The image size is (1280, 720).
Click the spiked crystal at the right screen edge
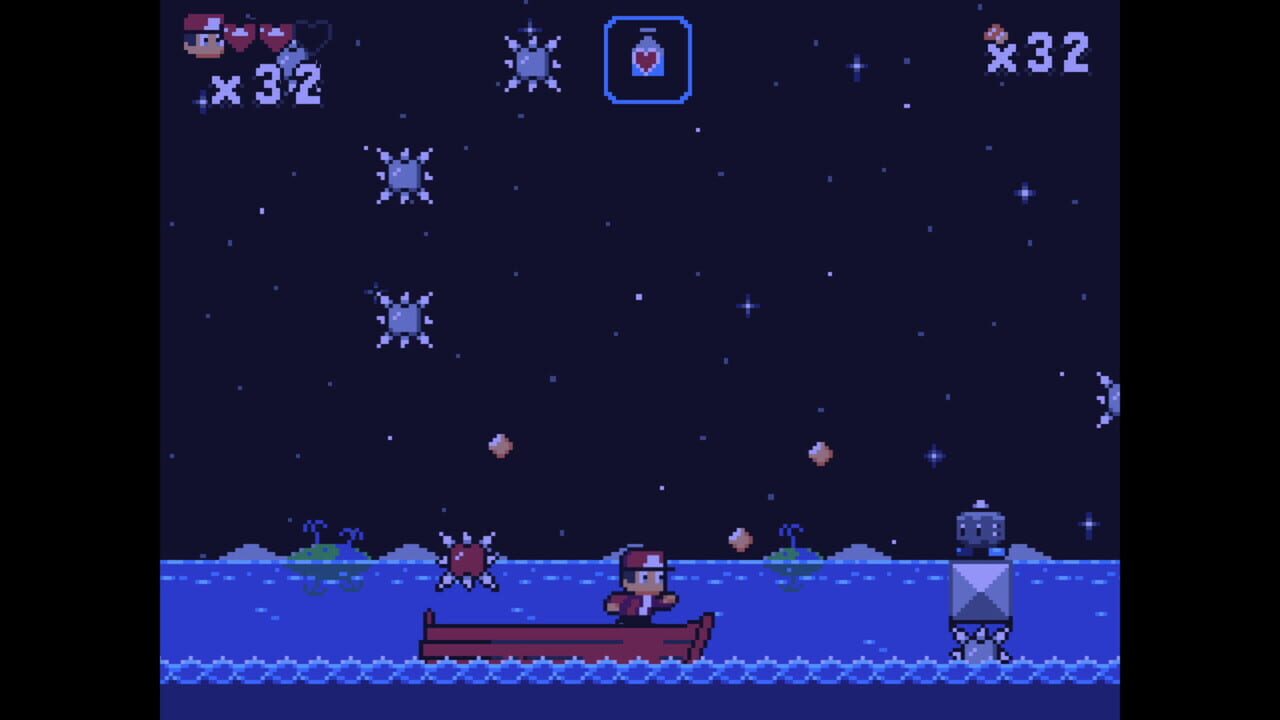click(x=1110, y=398)
